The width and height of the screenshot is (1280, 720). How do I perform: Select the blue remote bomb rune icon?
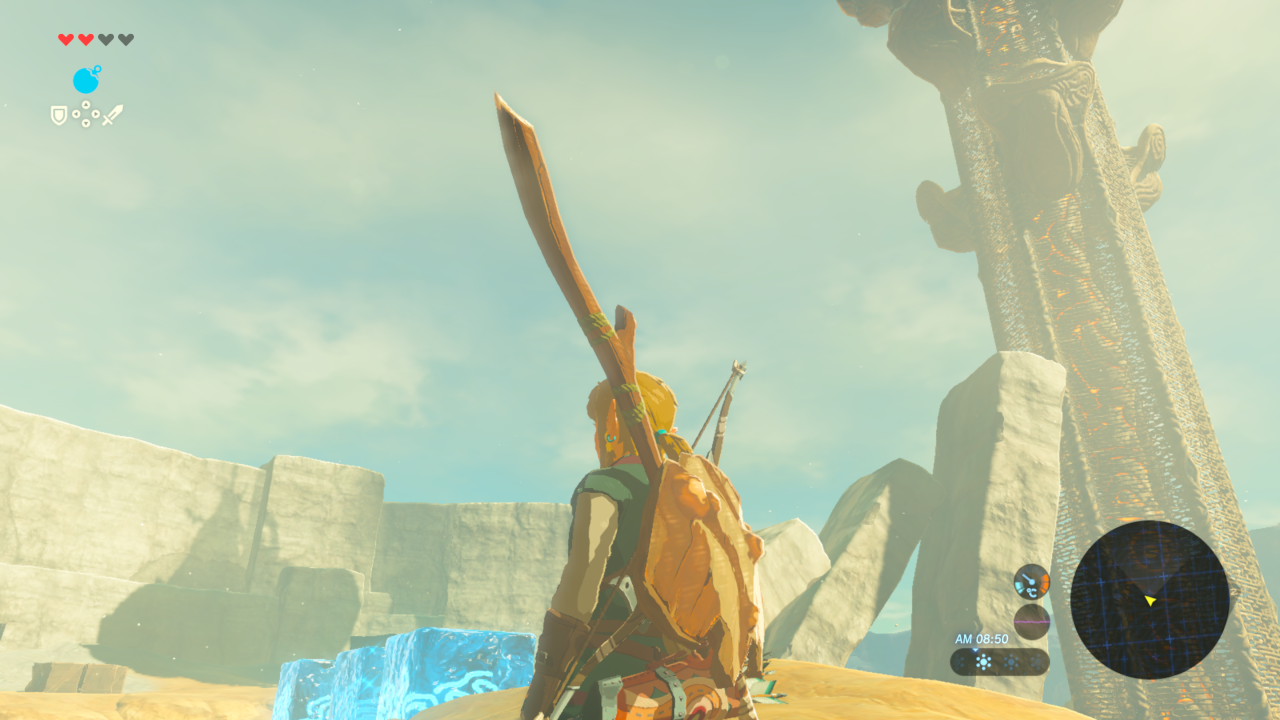86,80
